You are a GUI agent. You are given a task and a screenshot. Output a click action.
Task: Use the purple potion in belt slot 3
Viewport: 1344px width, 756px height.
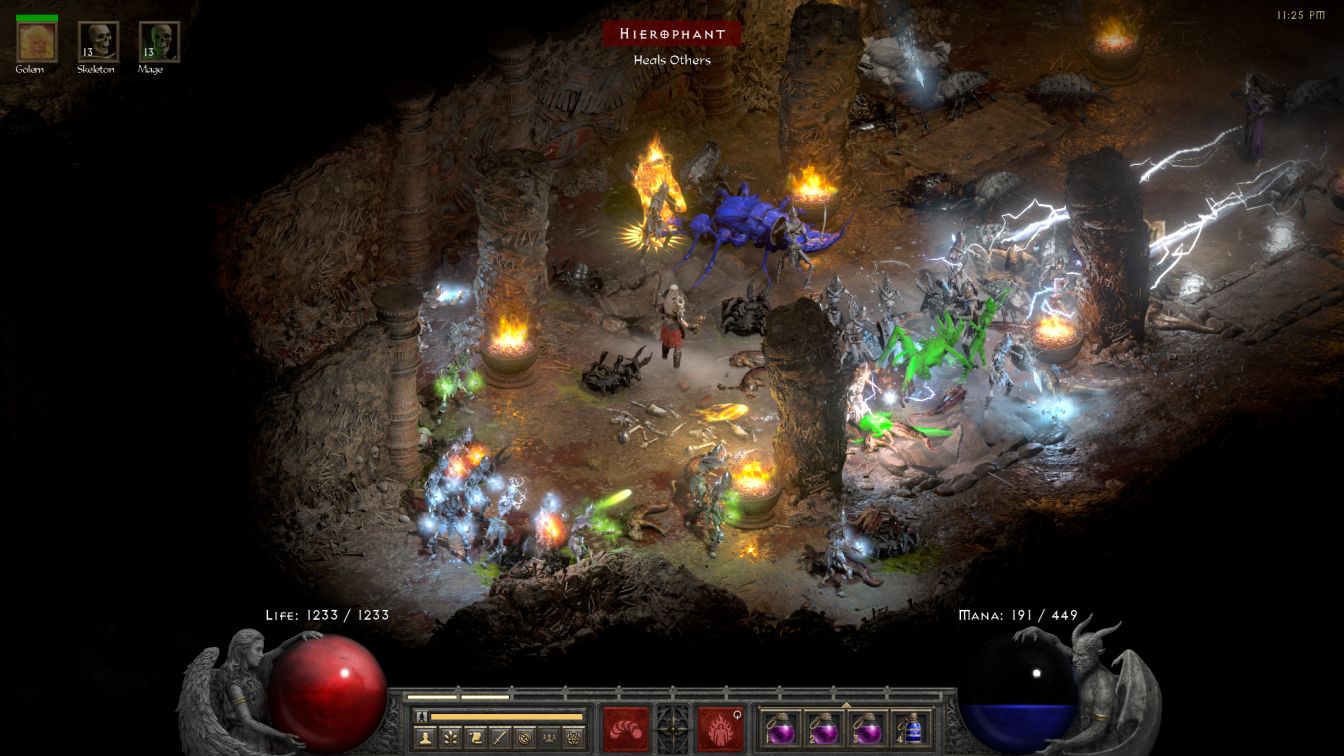pyautogui.click(x=867, y=729)
